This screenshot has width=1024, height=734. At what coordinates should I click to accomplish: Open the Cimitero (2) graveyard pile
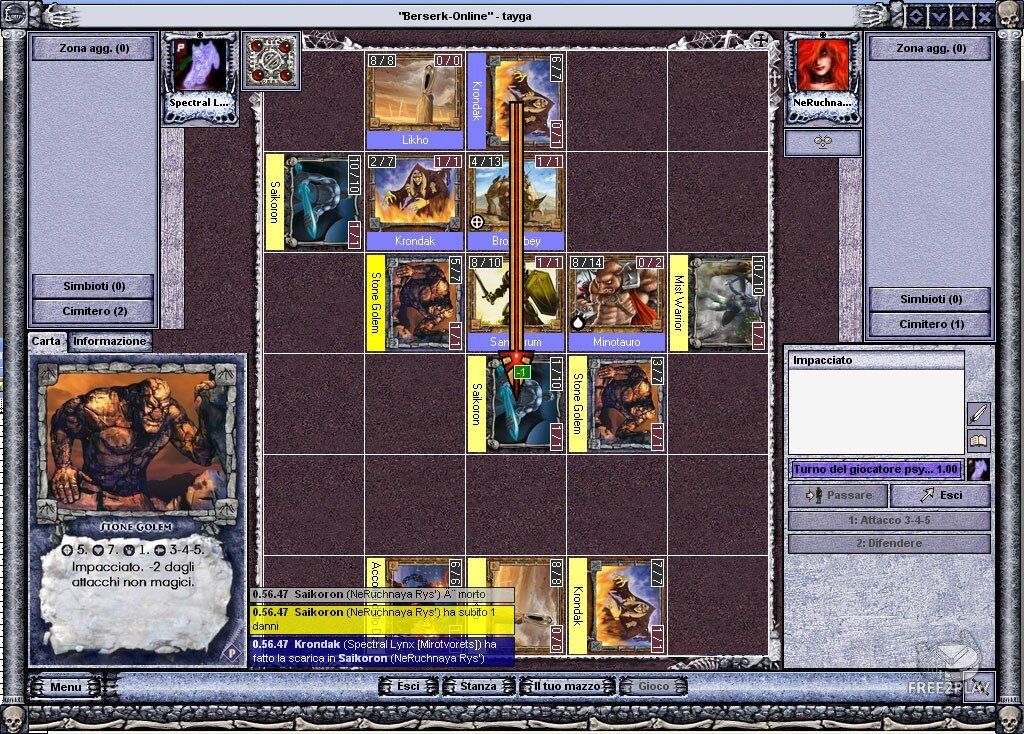(x=93, y=311)
